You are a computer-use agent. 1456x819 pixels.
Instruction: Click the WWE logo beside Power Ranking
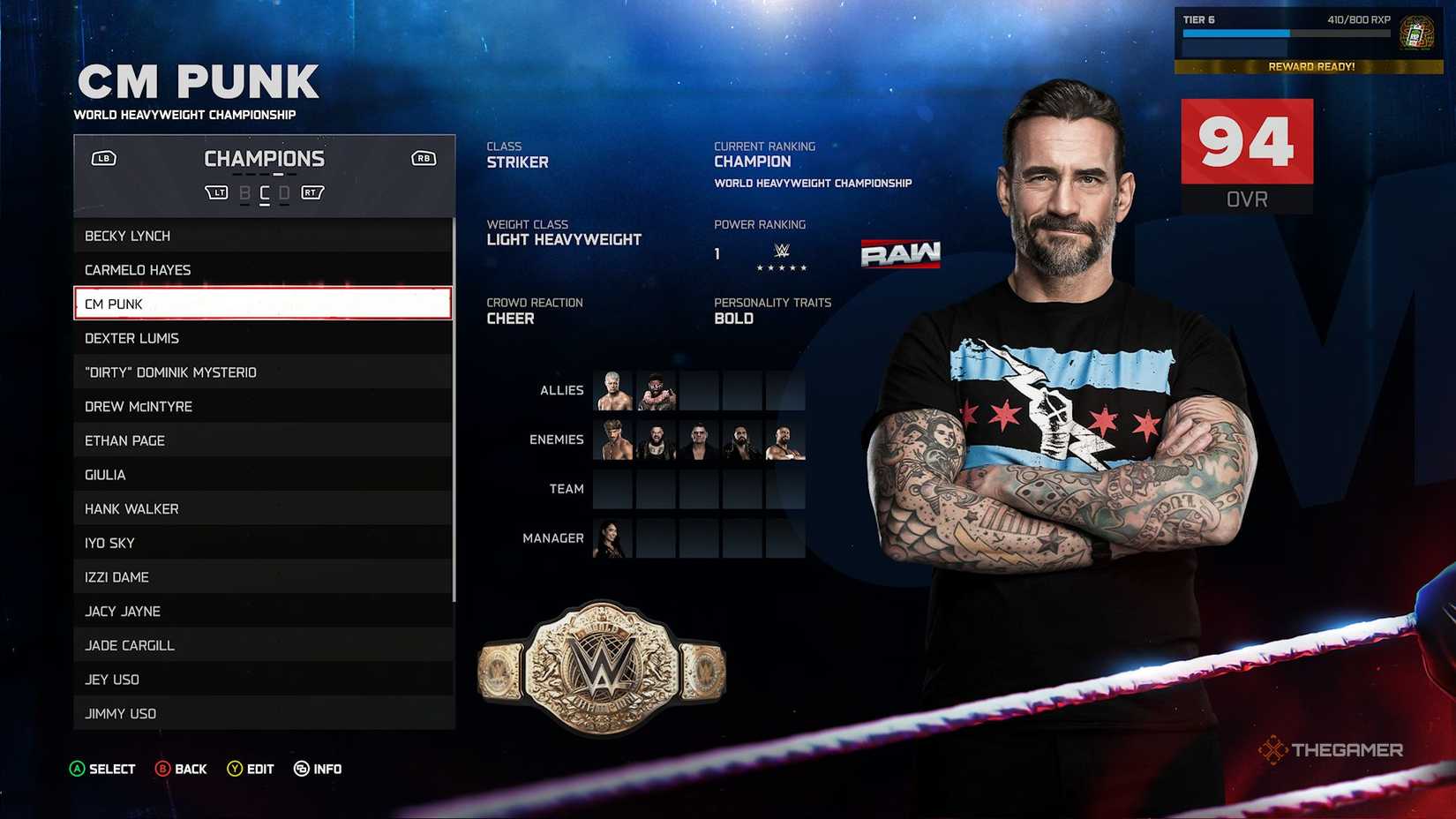tap(782, 249)
